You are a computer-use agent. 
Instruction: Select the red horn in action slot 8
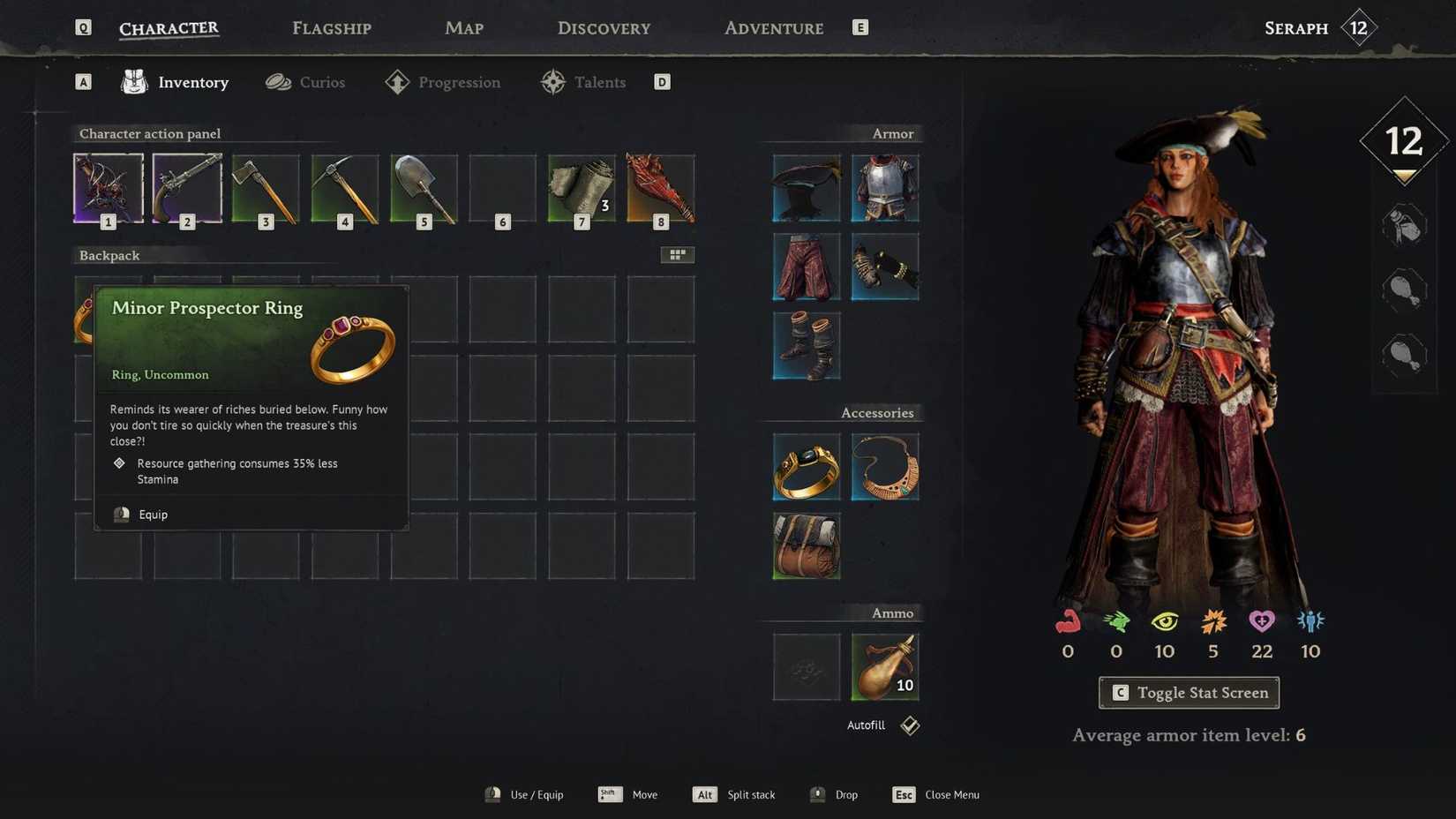coord(660,188)
